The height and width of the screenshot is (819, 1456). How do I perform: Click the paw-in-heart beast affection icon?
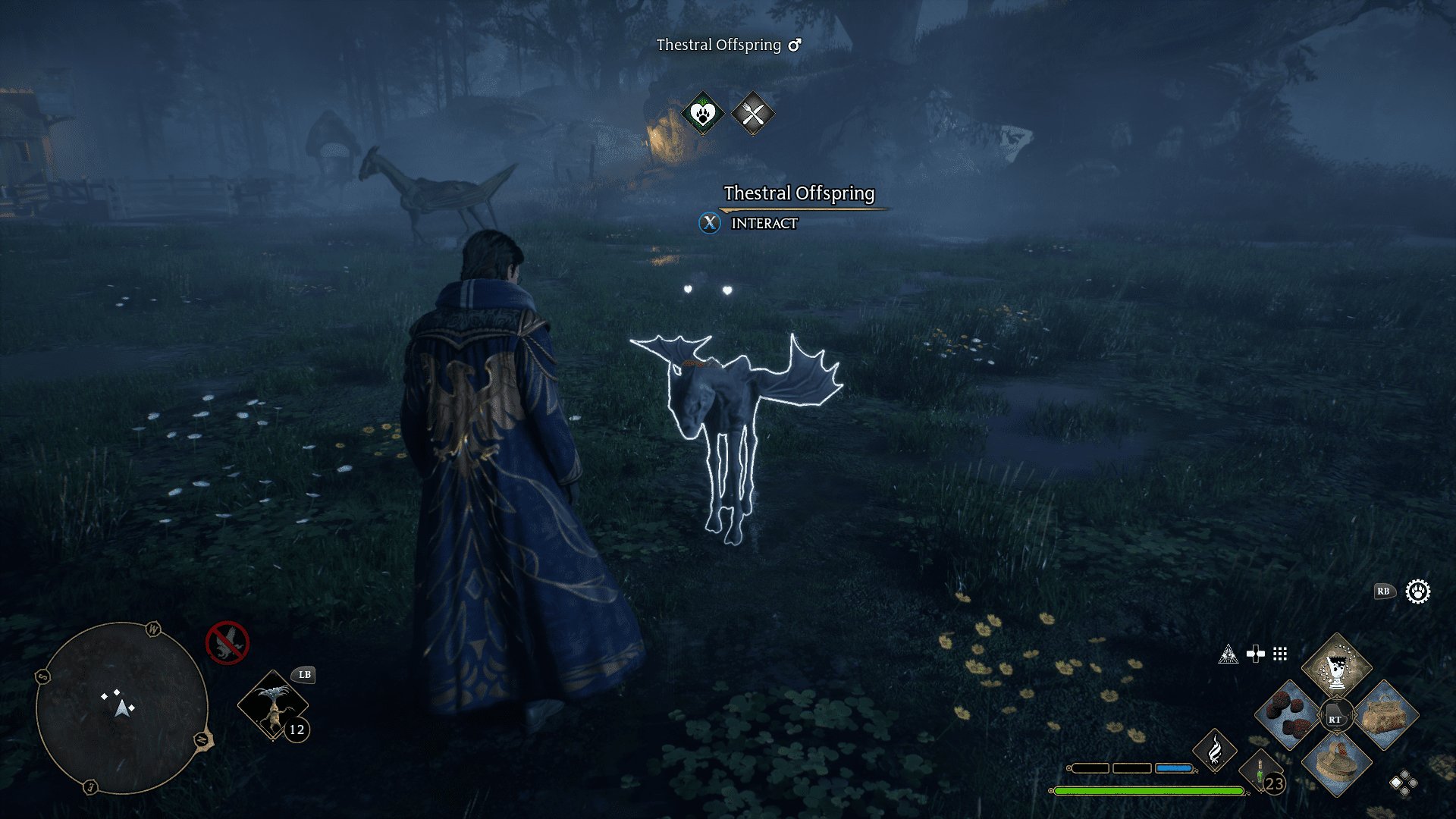(x=701, y=114)
